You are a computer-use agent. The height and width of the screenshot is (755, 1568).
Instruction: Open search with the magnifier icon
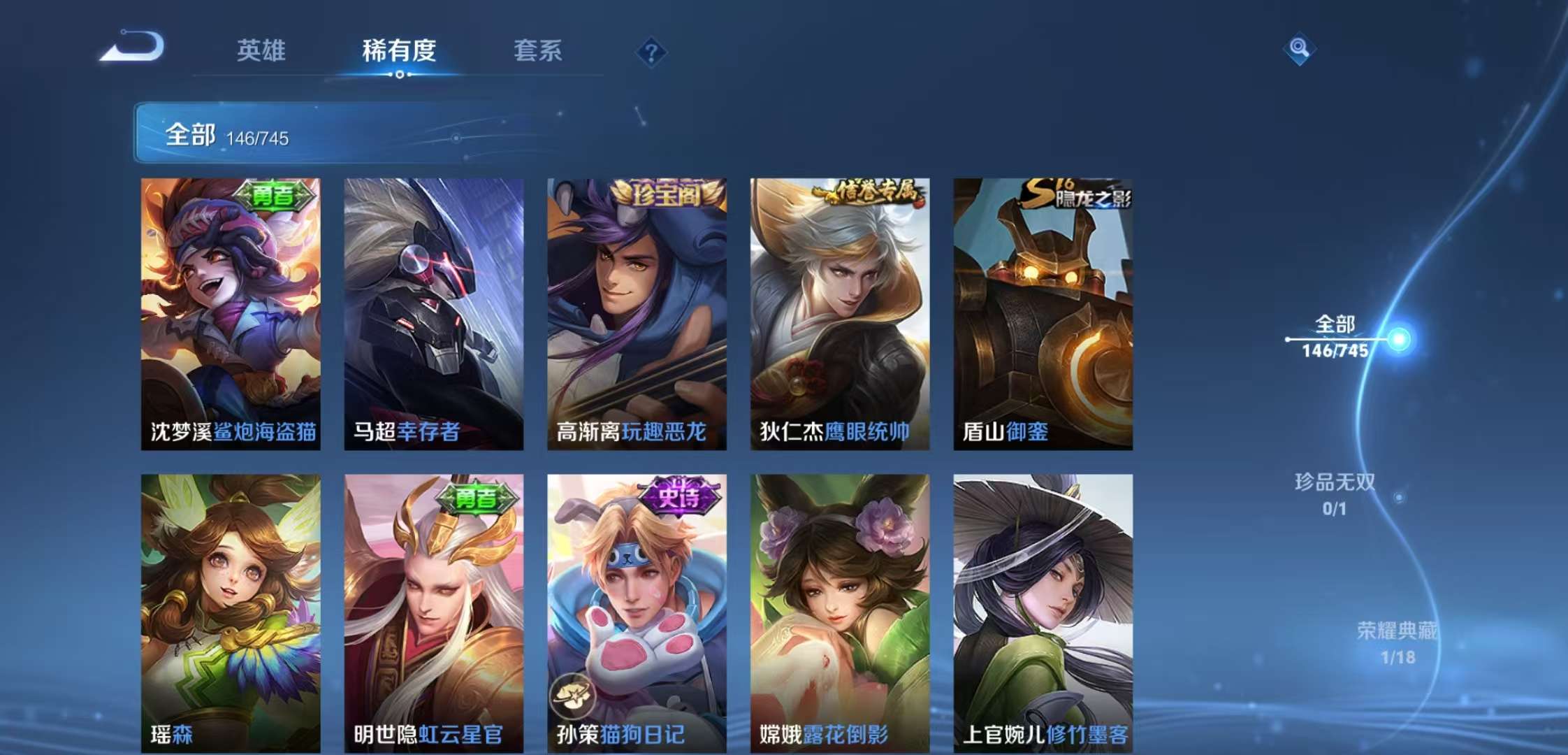click(1301, 49)
